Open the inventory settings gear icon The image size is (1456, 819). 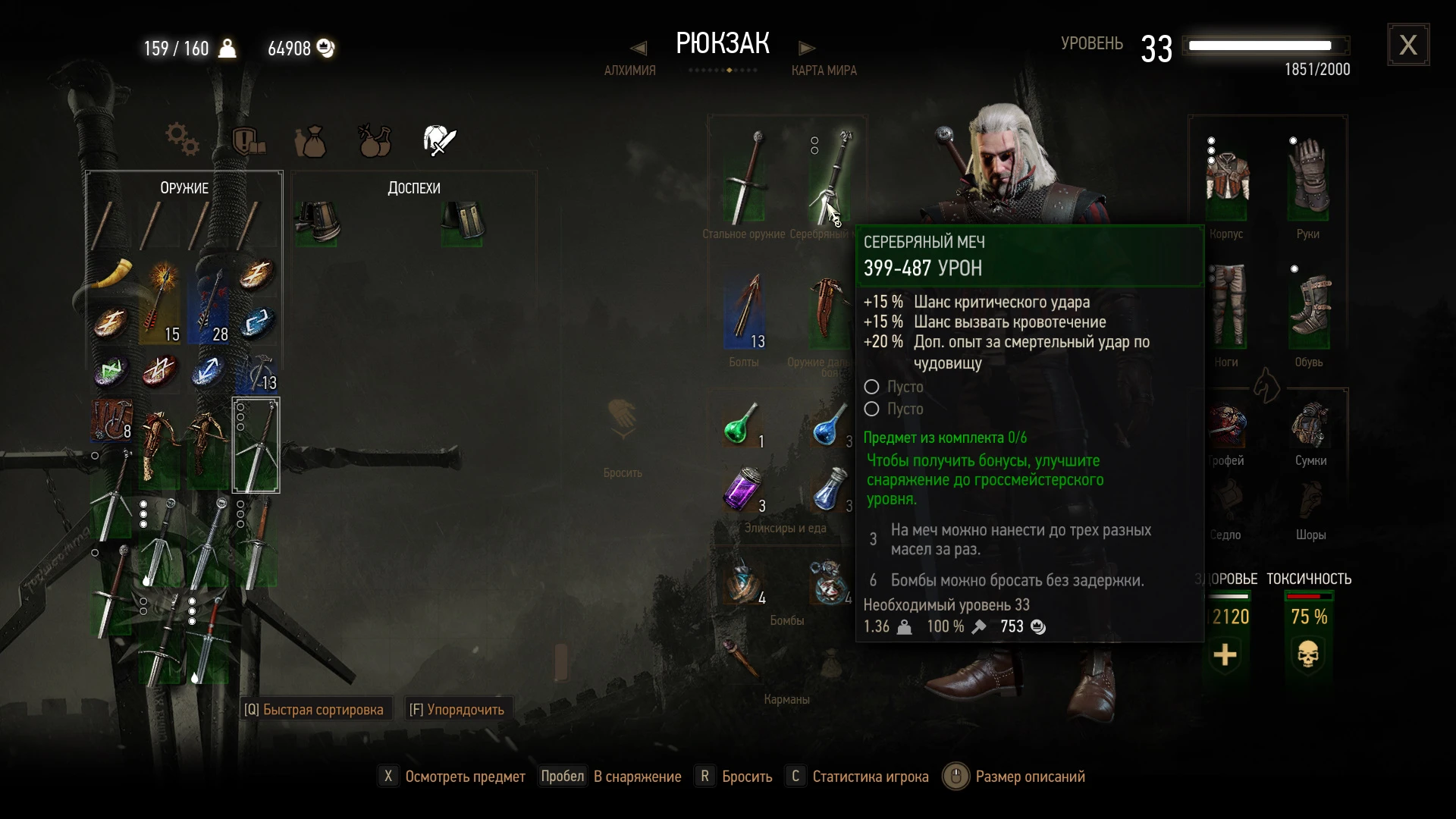pyautogui.click(x=180, y=139)
